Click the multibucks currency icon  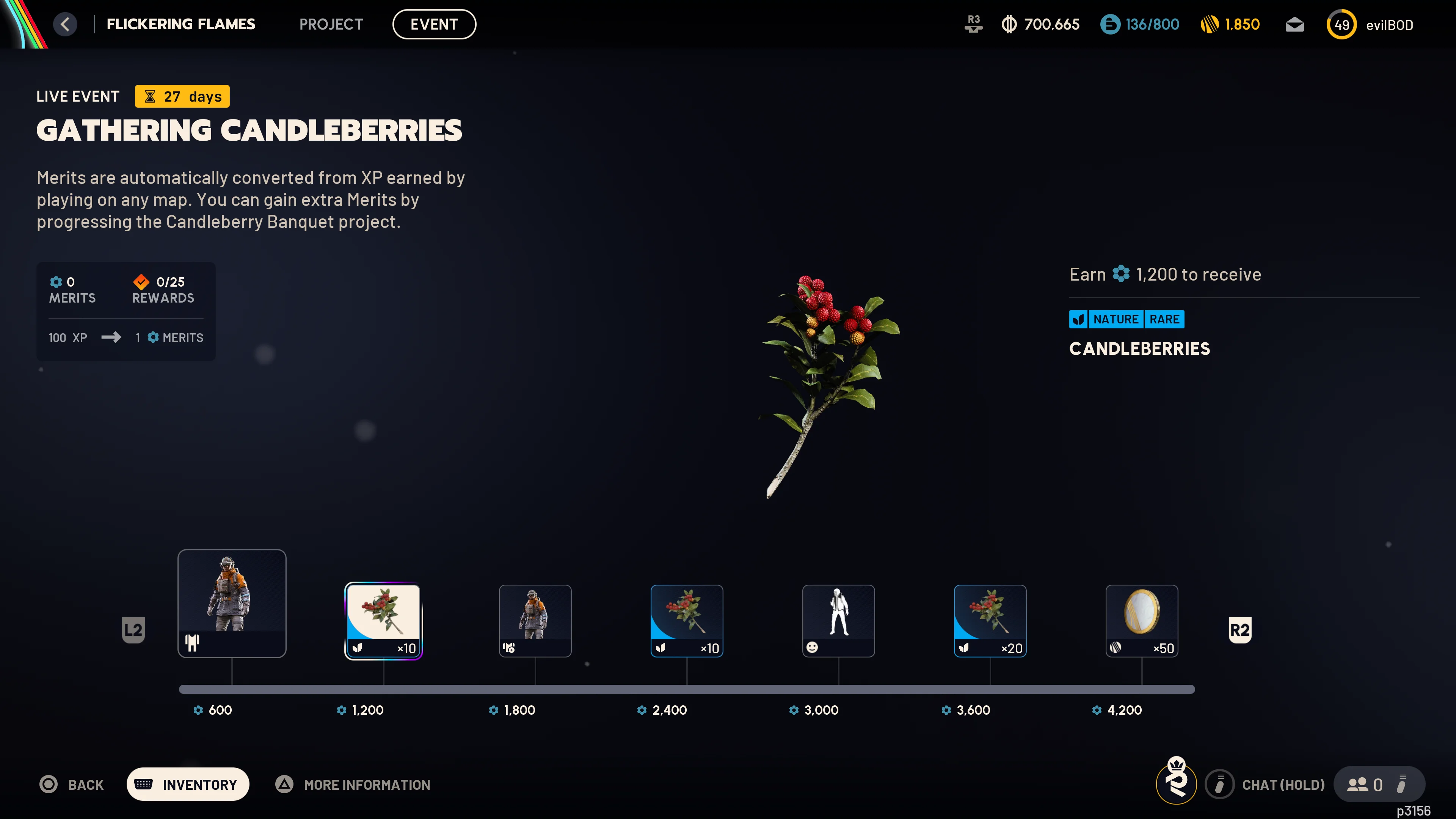click(x=1009, y=24)
